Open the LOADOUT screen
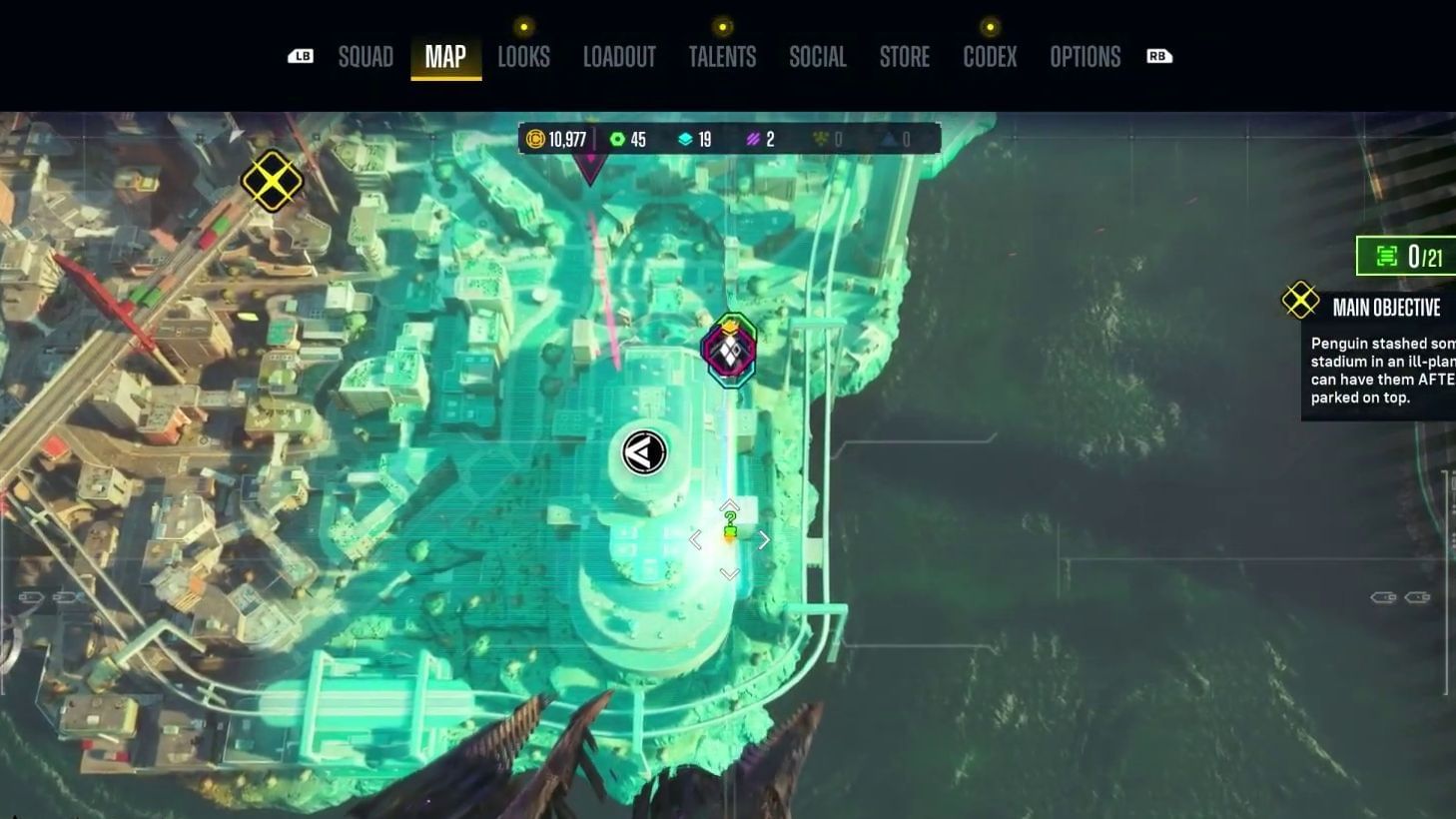The height and width of the screenshot is (819, 1456). pos(620,57)
